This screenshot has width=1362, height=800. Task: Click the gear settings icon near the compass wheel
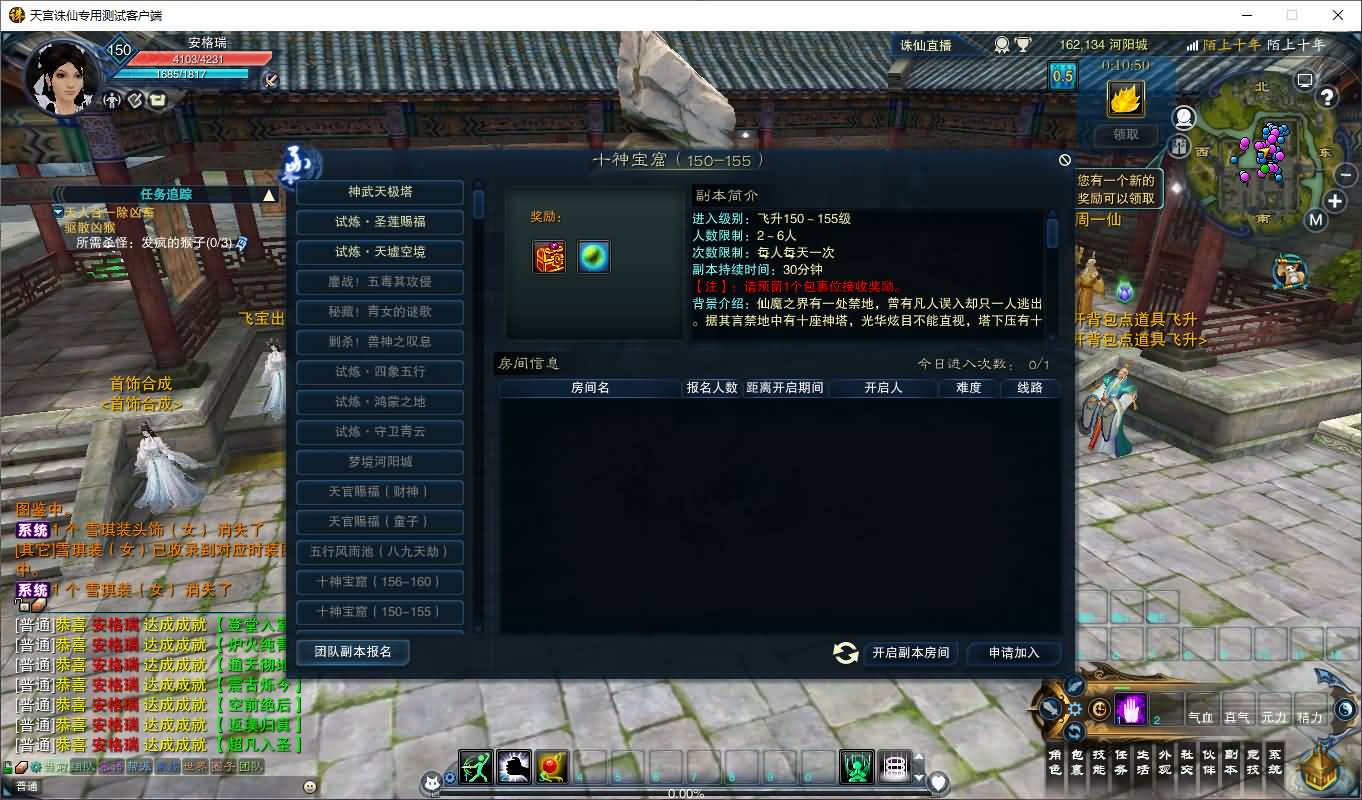click(x=1075, y=708)
